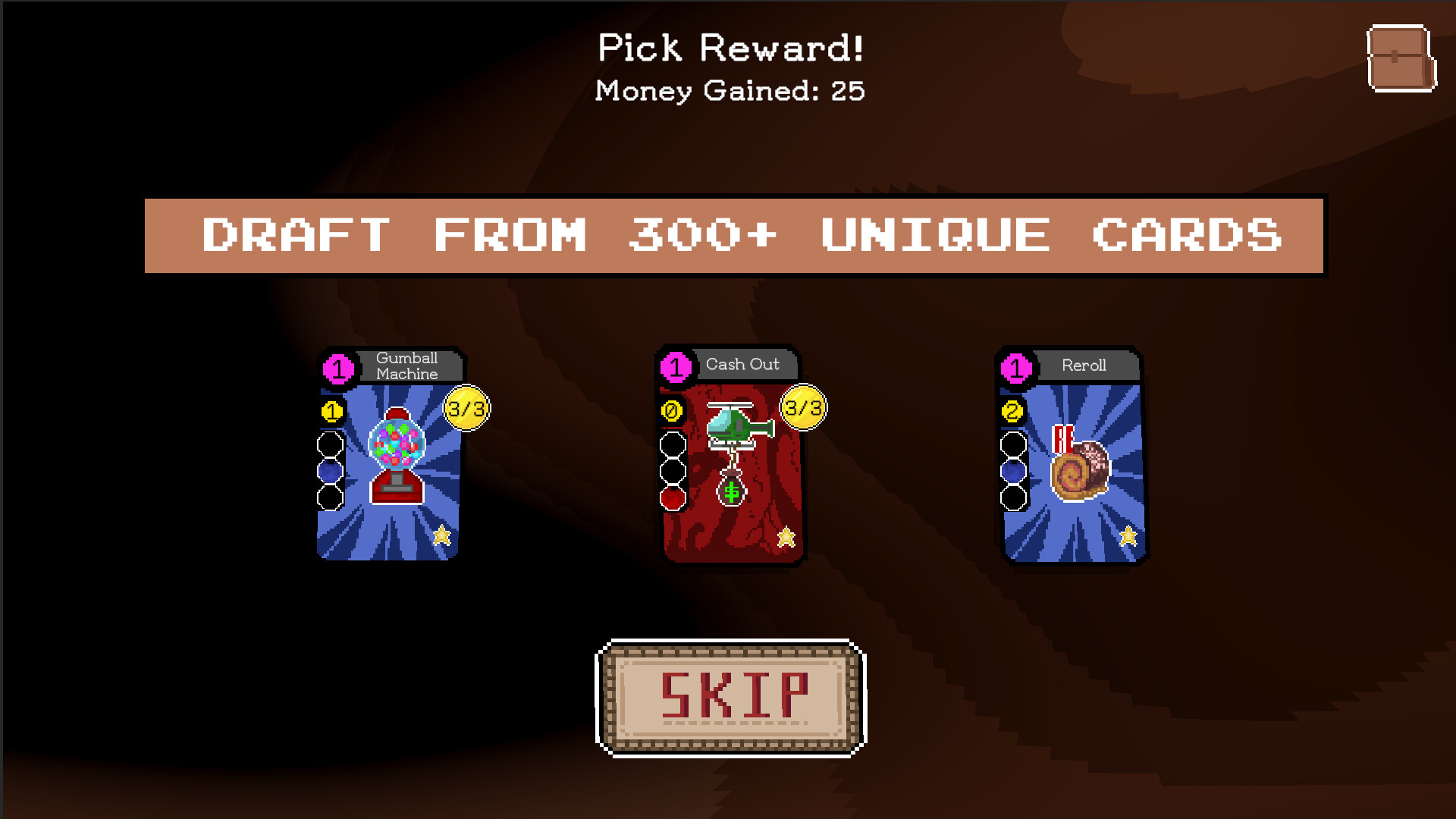Expand the Cash Out title bar
This screenshot has height=819, width=1456.
743,365
